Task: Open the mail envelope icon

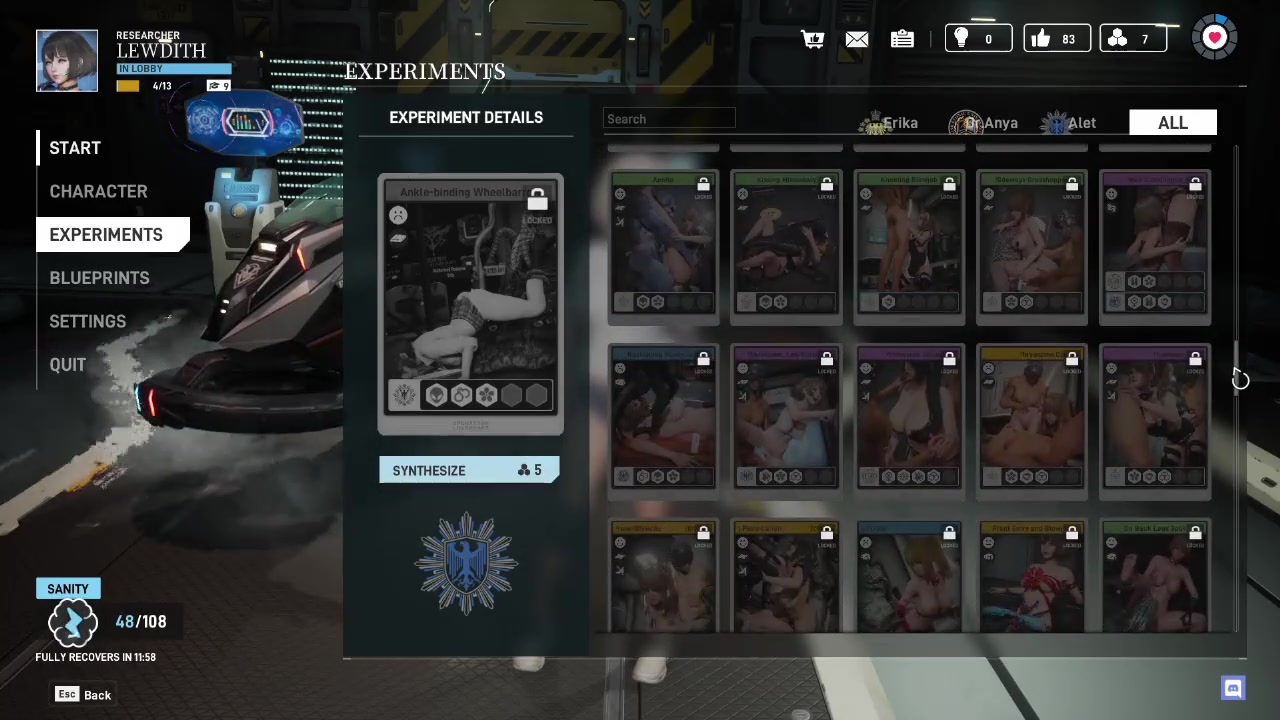Action: point(857,39)
